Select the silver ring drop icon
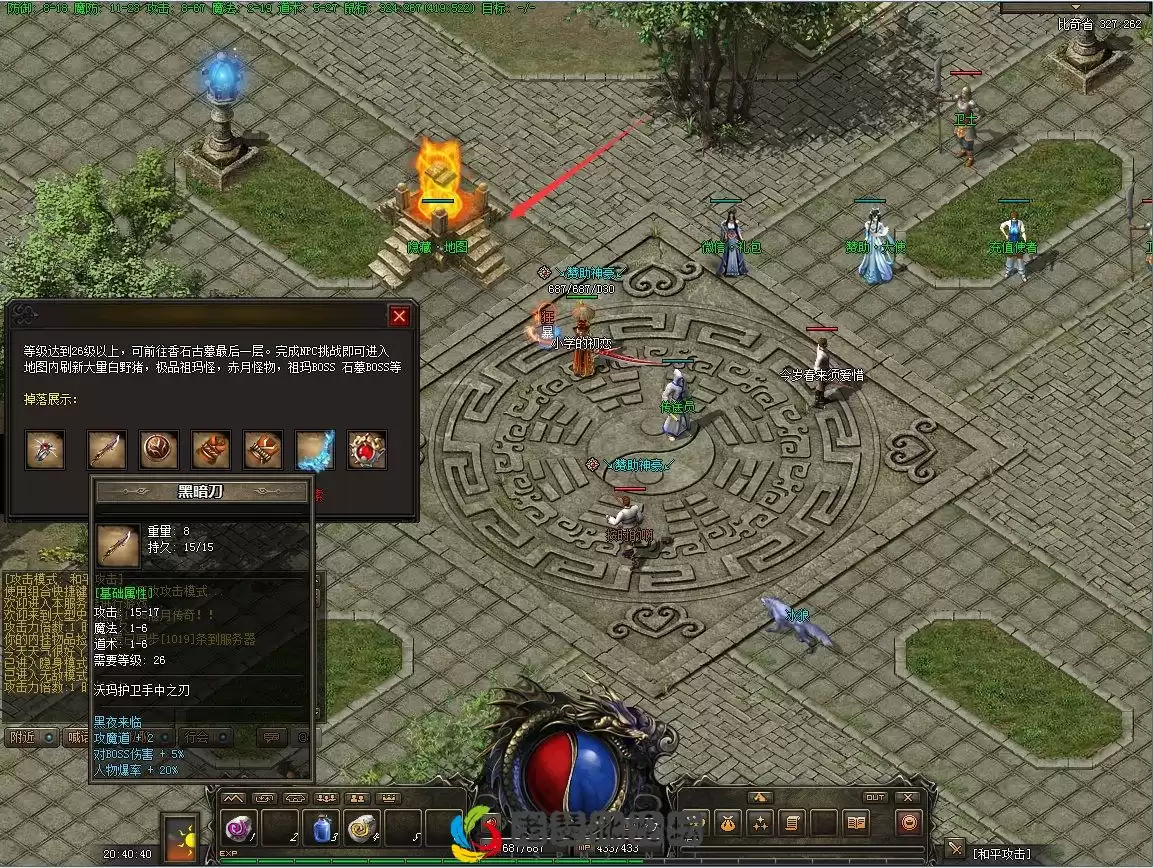Image resolution: width=1153 pixels, height=868 pixels. 45,450
